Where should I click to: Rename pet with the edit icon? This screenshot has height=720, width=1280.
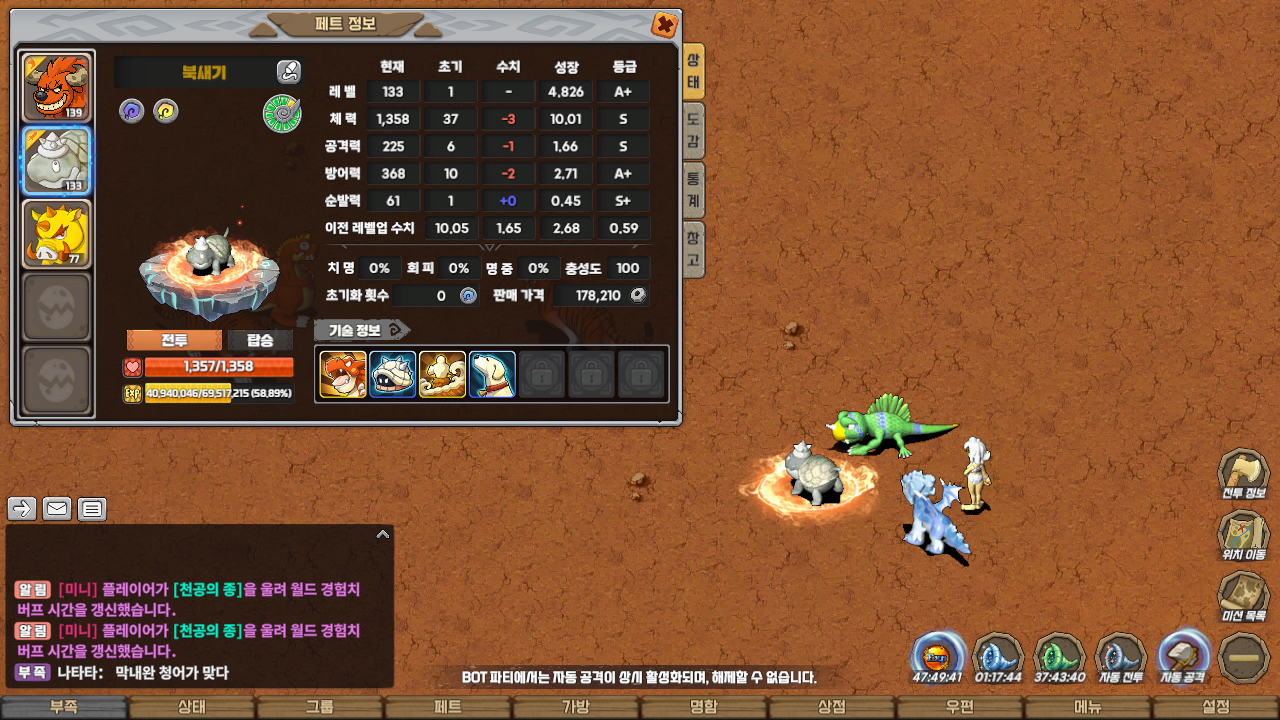(288, 72)
